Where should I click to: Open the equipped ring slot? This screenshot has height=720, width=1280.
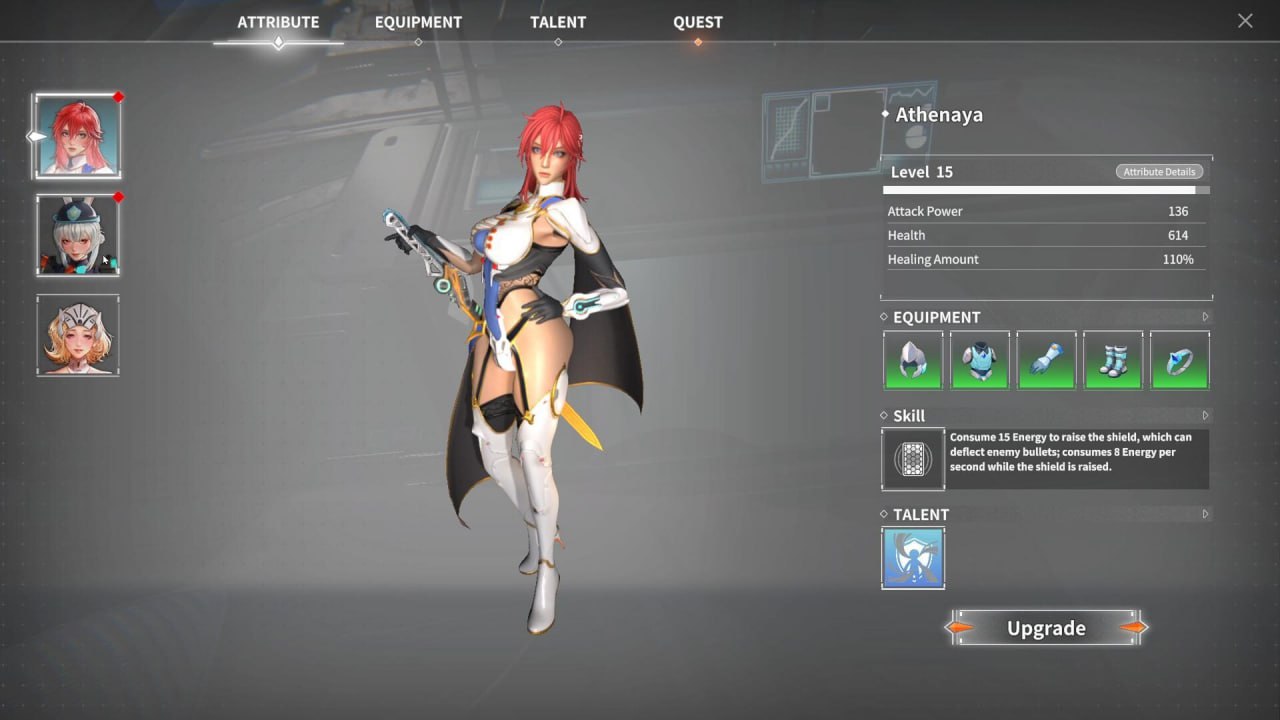(x=1180, y=360)
